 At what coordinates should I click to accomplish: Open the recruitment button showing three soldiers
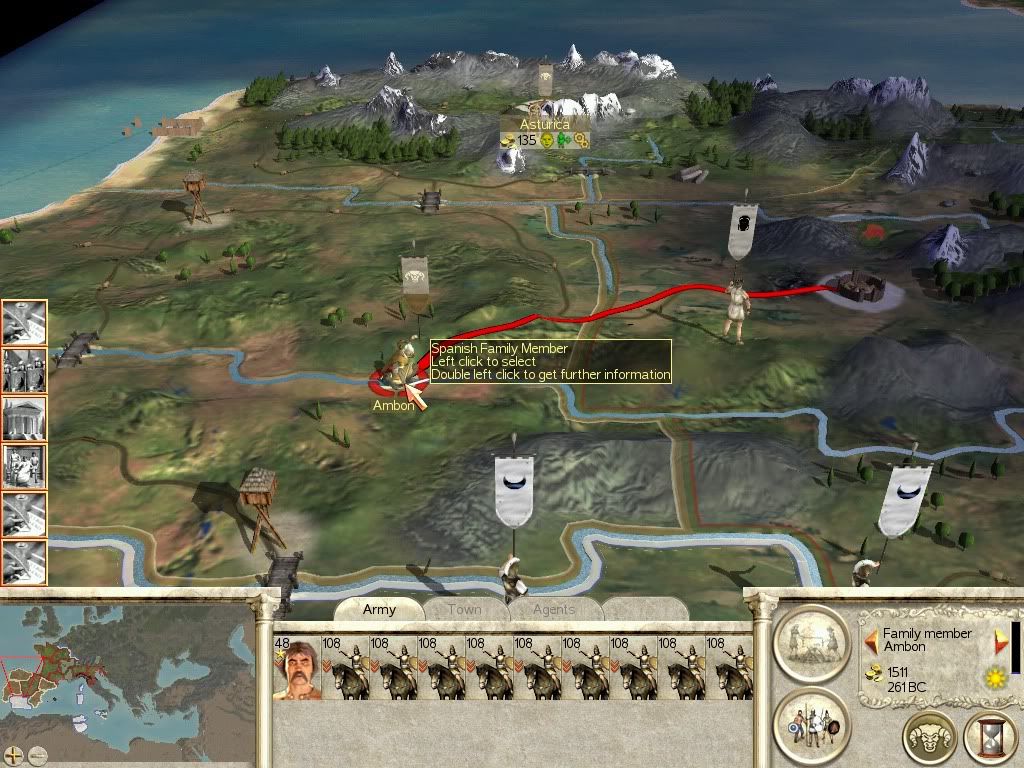pyautogui.click(x=810, y=725)
